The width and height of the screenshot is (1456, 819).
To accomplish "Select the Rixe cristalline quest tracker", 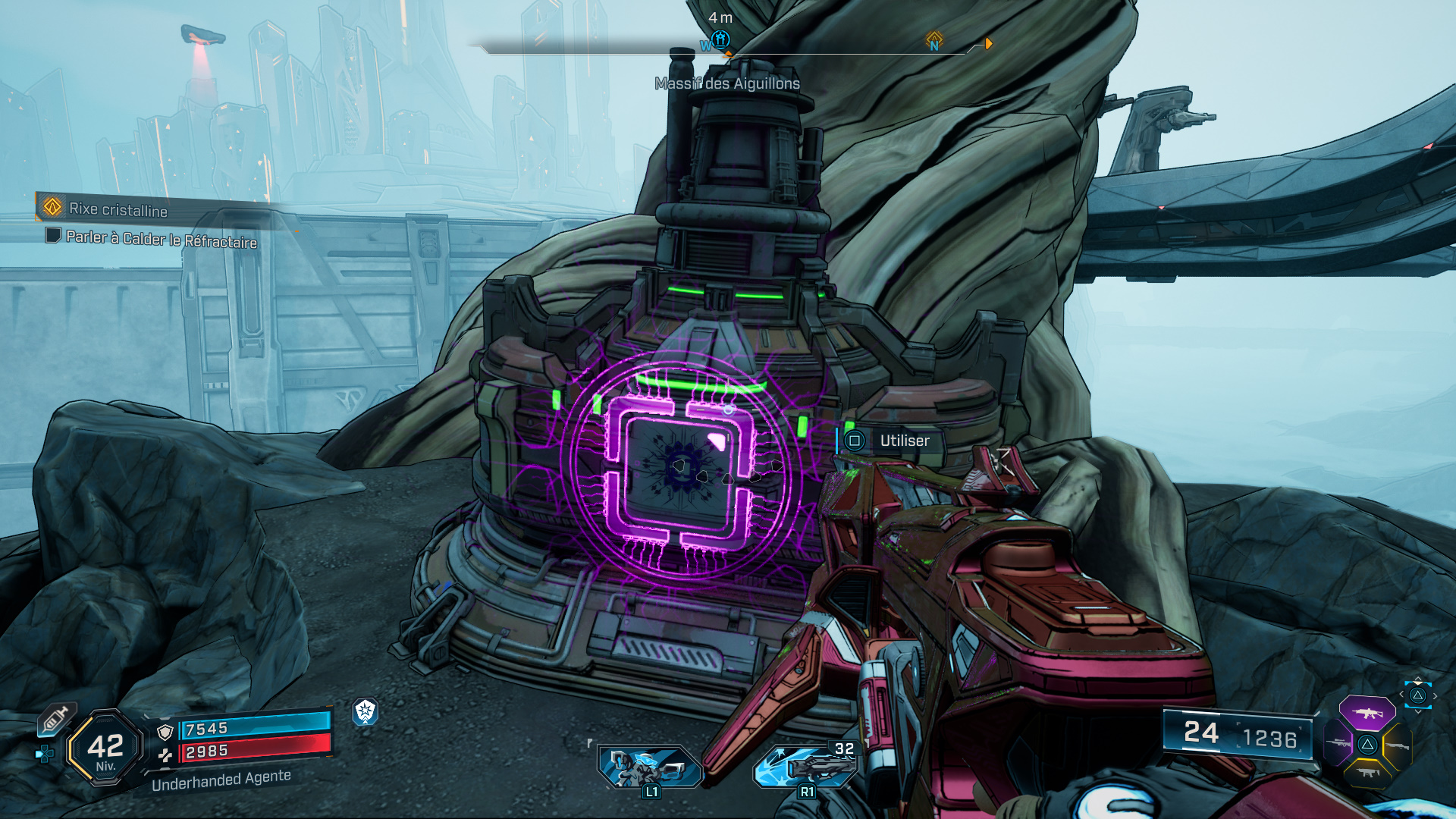I will click(118, 209).
